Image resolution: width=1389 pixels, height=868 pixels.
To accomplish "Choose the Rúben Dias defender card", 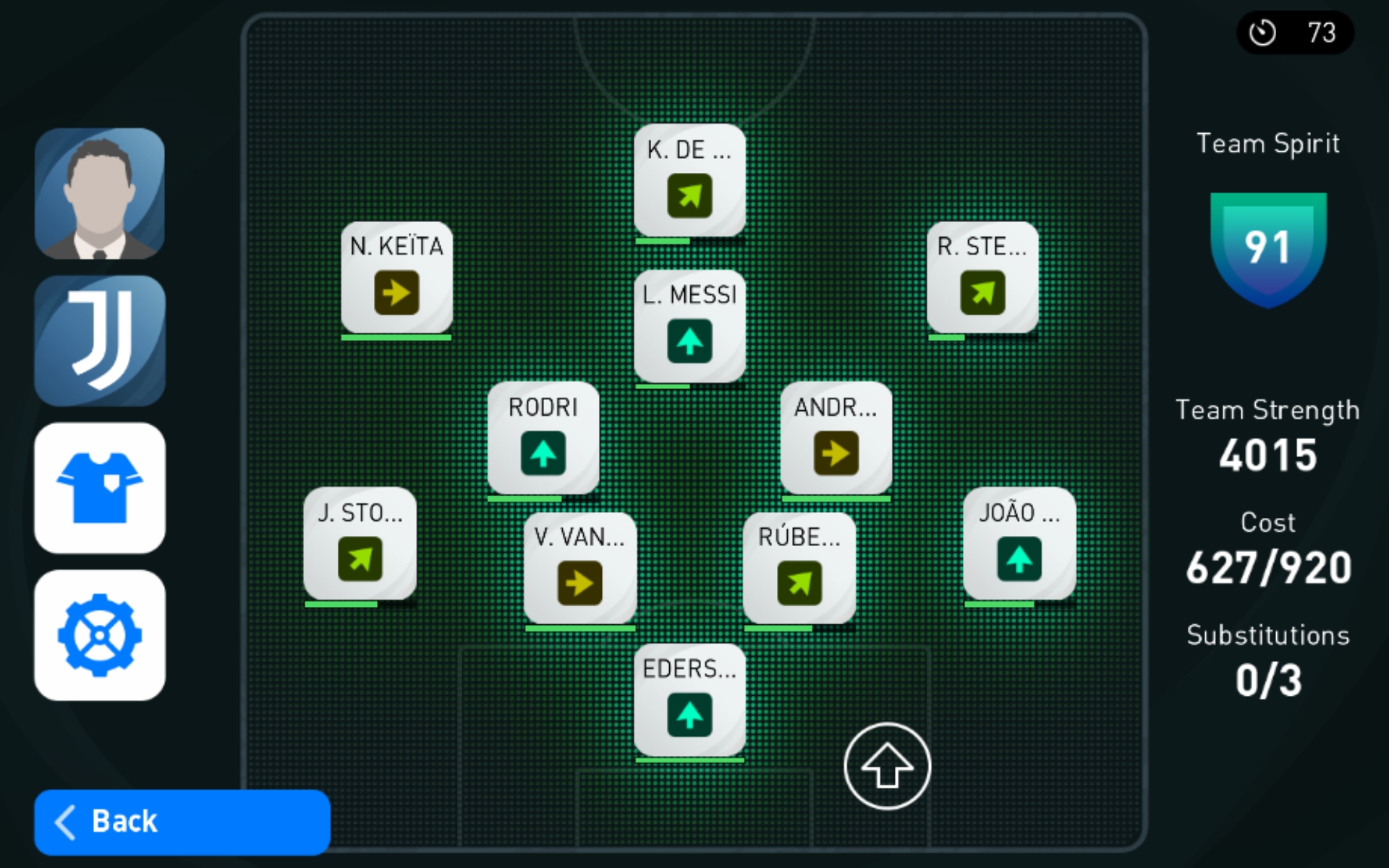I will click(799, 568).
